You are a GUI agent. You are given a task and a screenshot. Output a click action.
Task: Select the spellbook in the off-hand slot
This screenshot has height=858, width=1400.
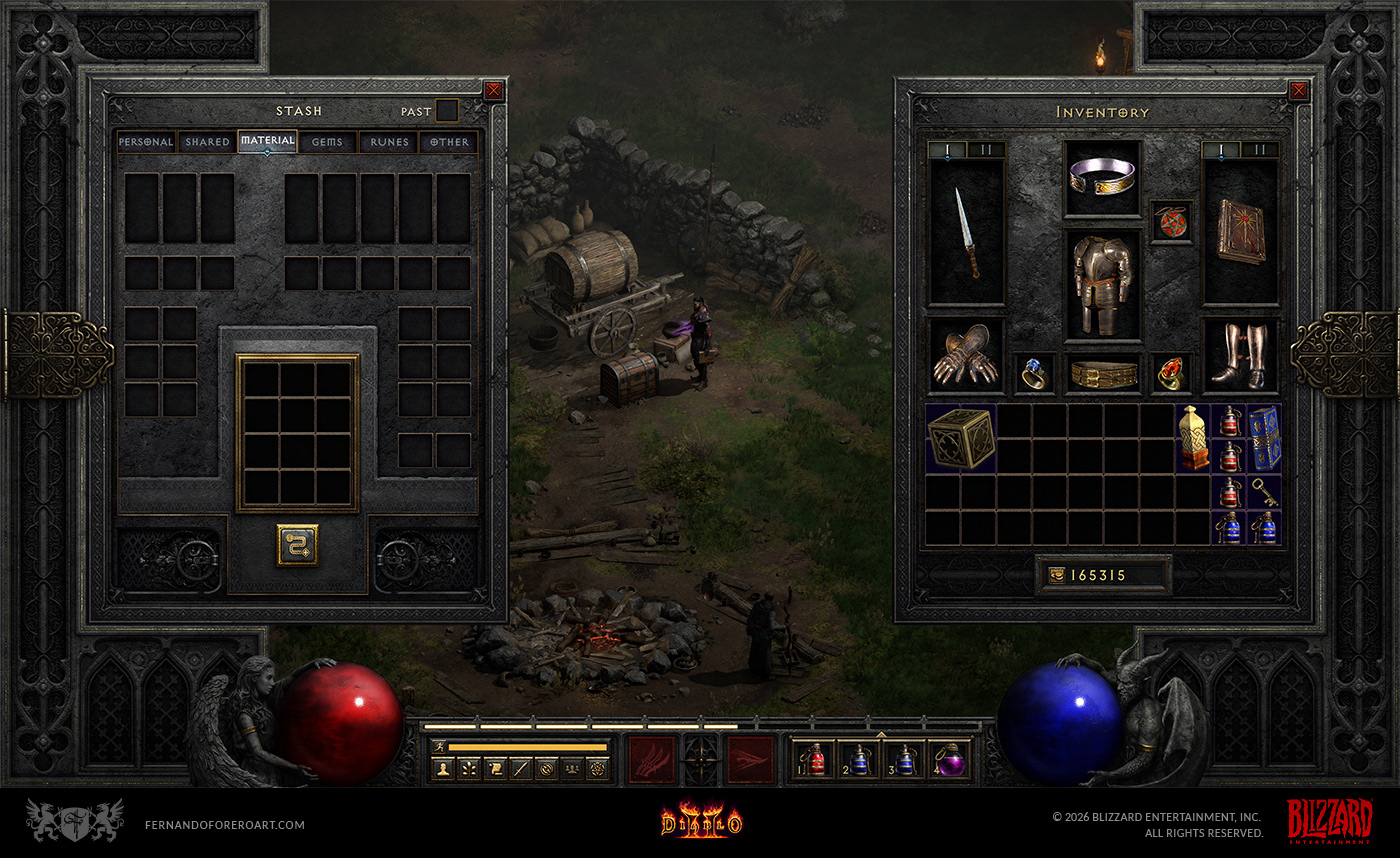(1240, 232)
